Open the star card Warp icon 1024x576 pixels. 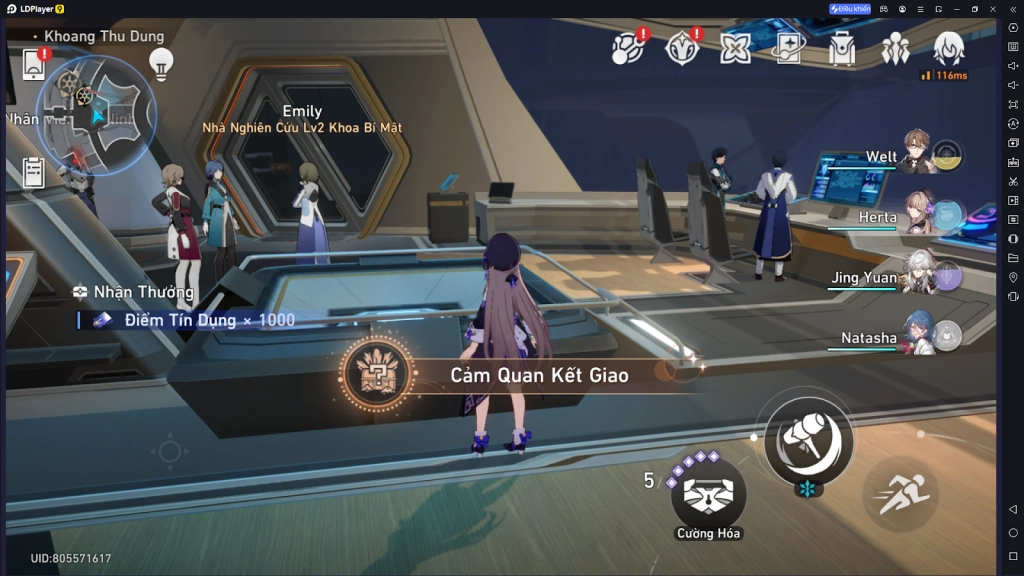(x=789, y=47)
